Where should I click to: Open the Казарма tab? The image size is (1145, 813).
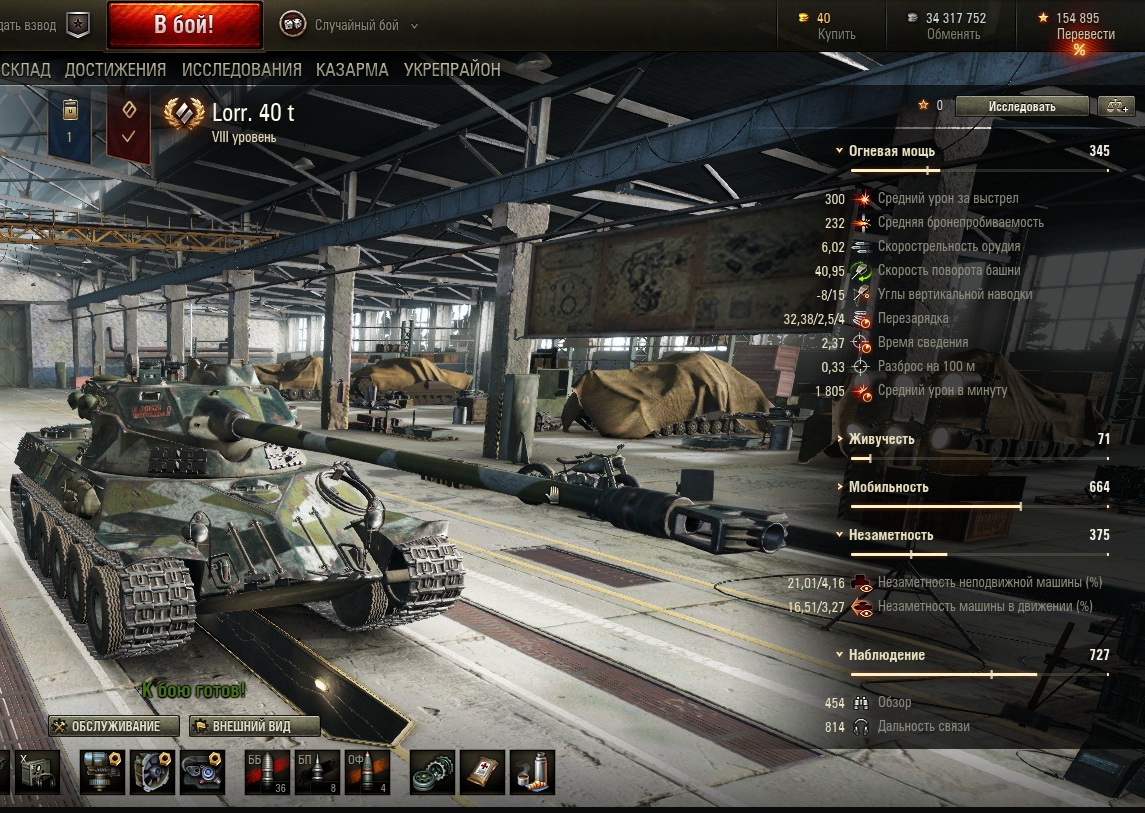352,70
